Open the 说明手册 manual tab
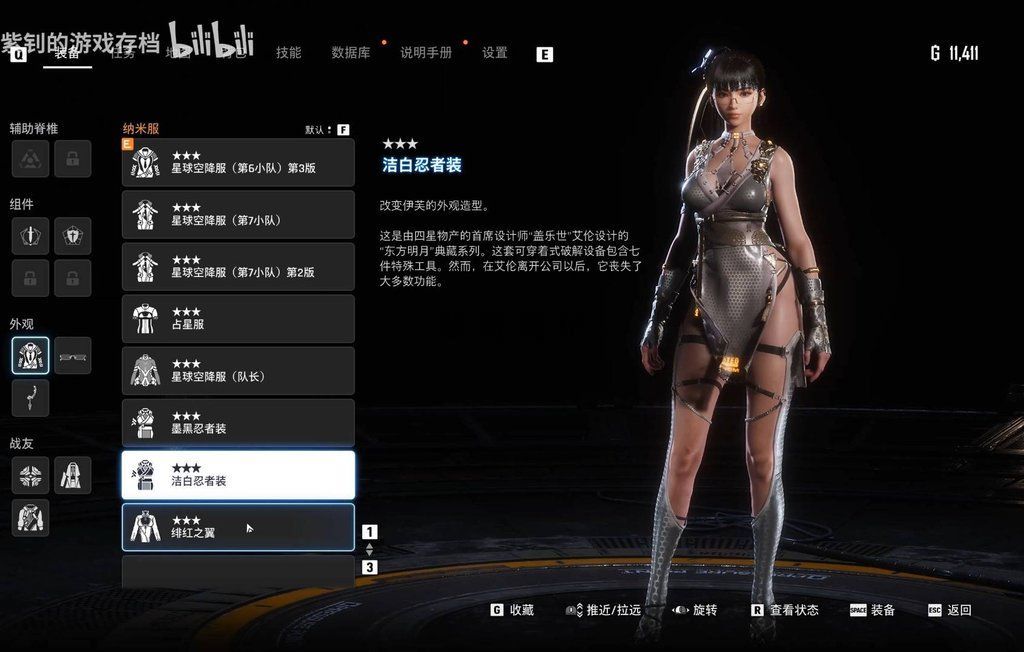The height and width of the screenshot is (652, 1024). [425, 53]
